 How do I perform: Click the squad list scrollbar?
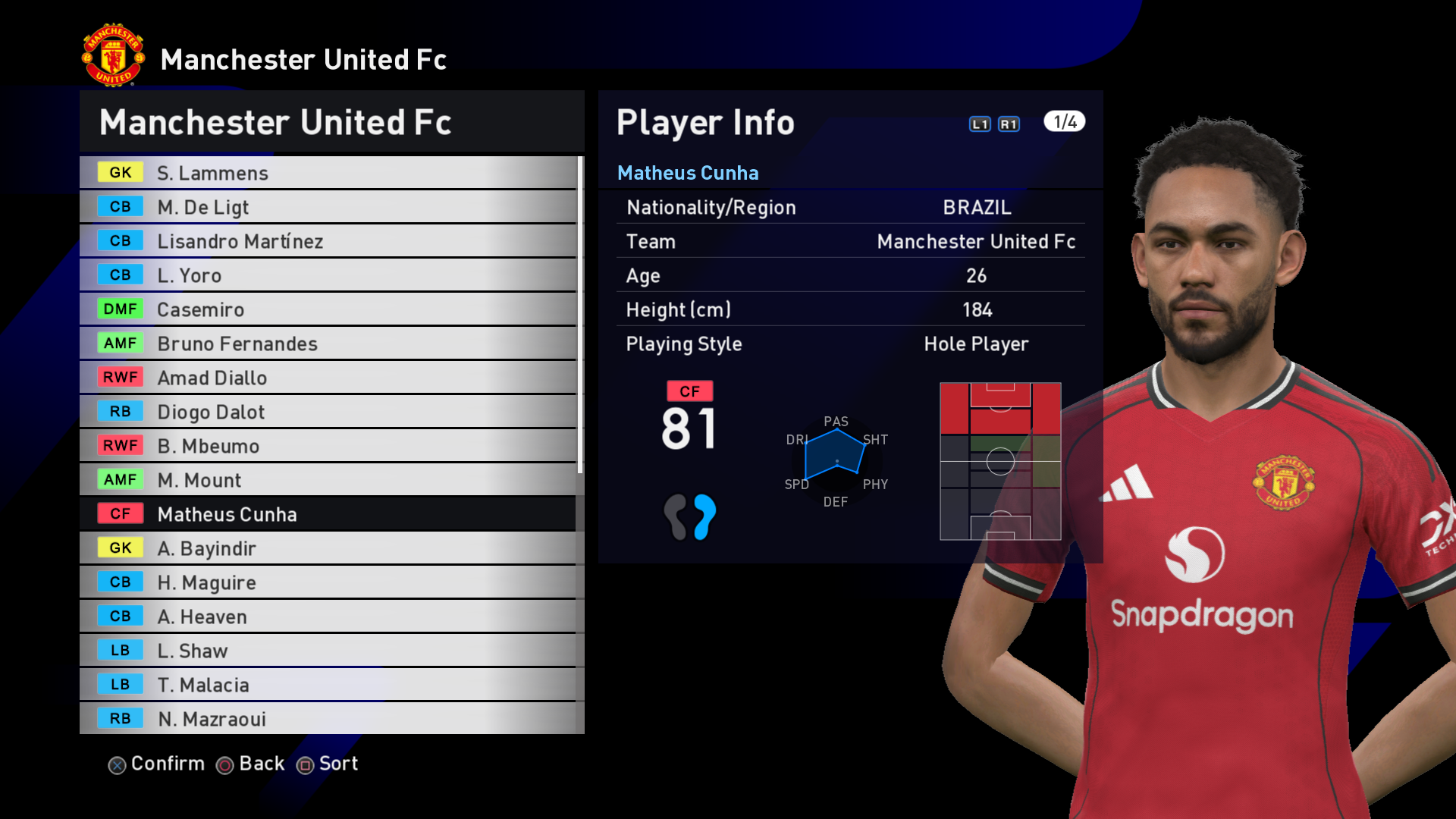click(580, 315)
